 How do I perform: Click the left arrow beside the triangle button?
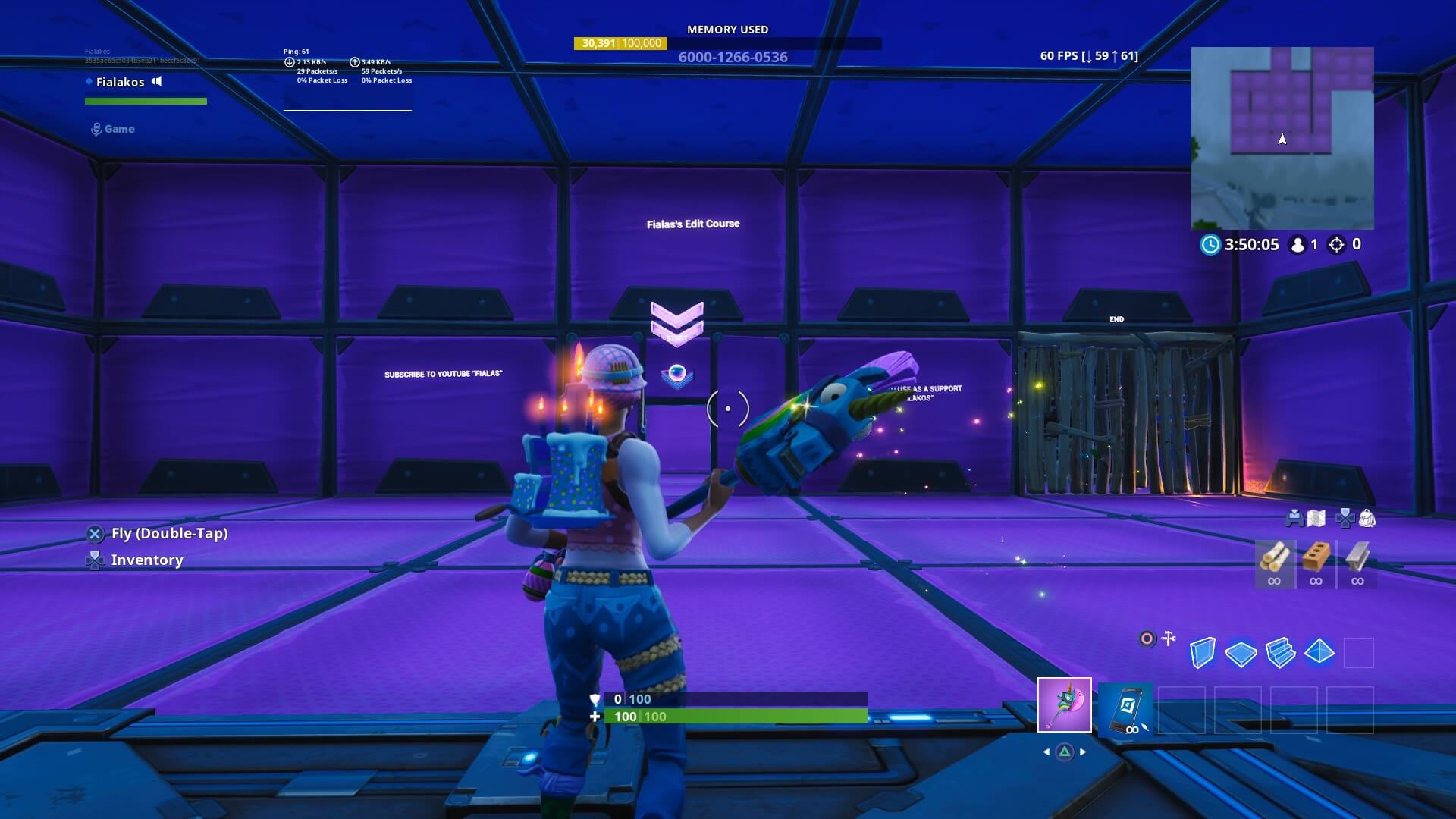1047,751
